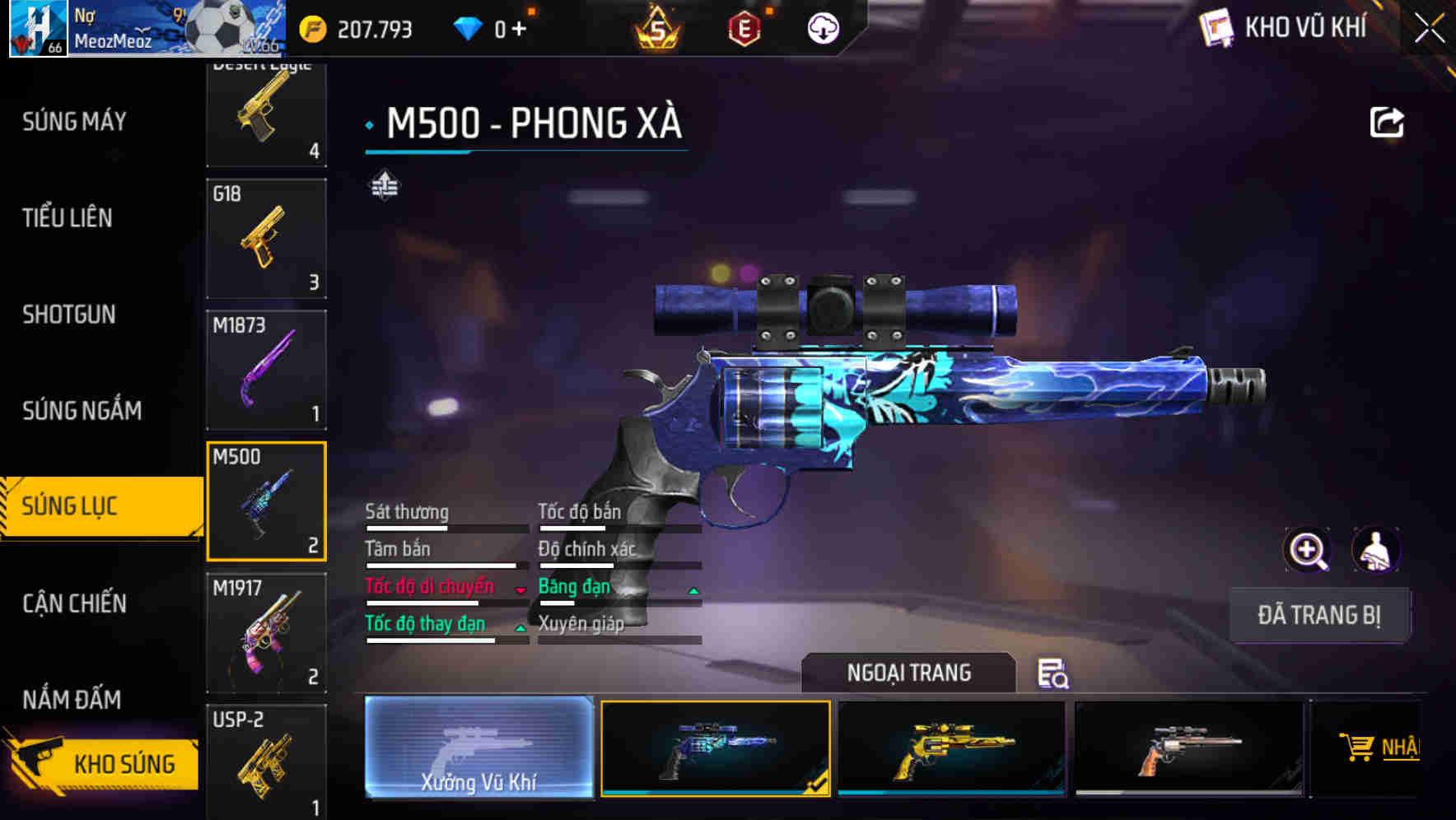Click the skin search icon beside Ngoại Trang tab

1054,674
